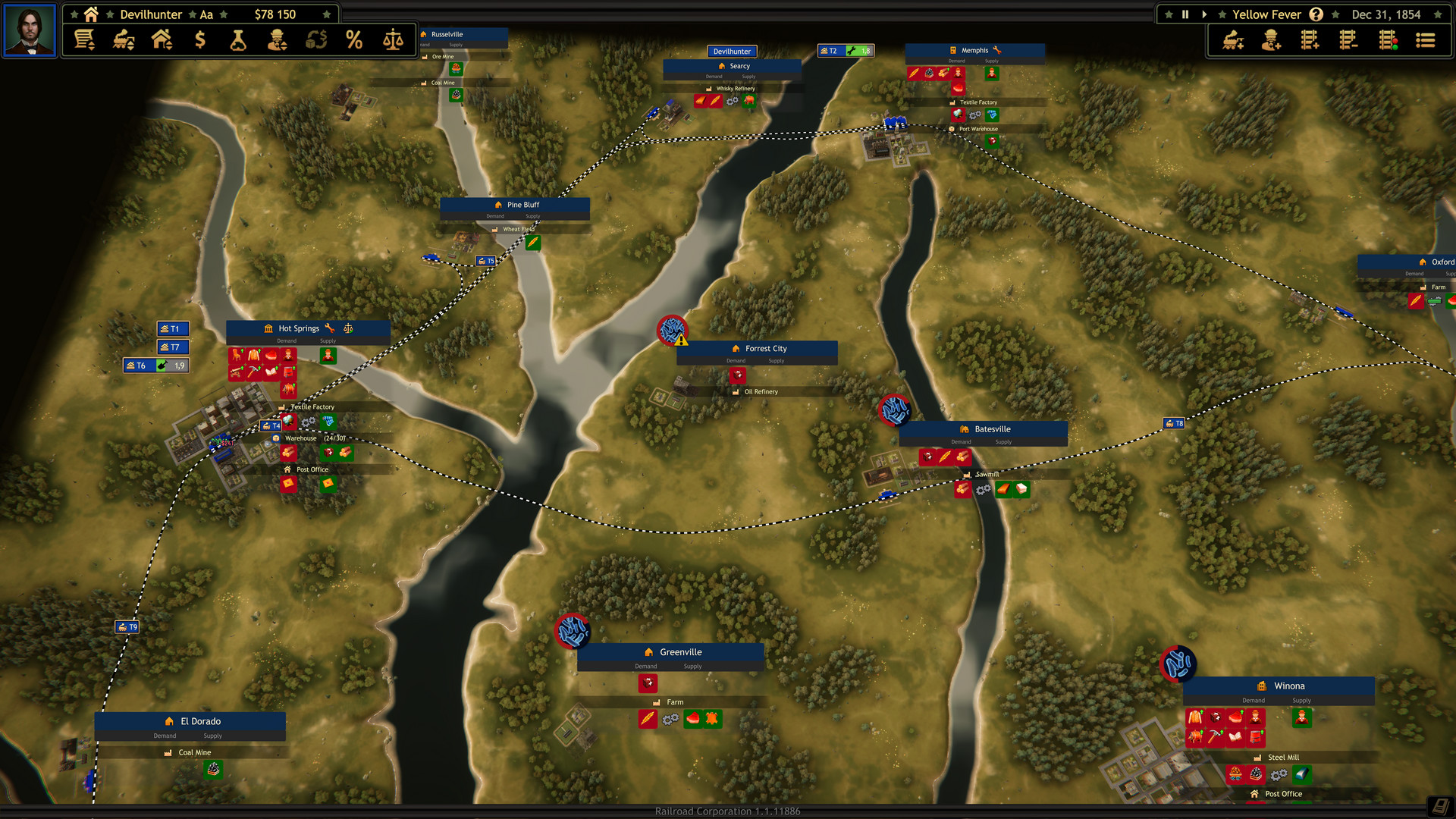Image resolution: width=1456 pixels, height=819 pixels.
Task: Select the lay track tool
Action: tap(1309, 39)
